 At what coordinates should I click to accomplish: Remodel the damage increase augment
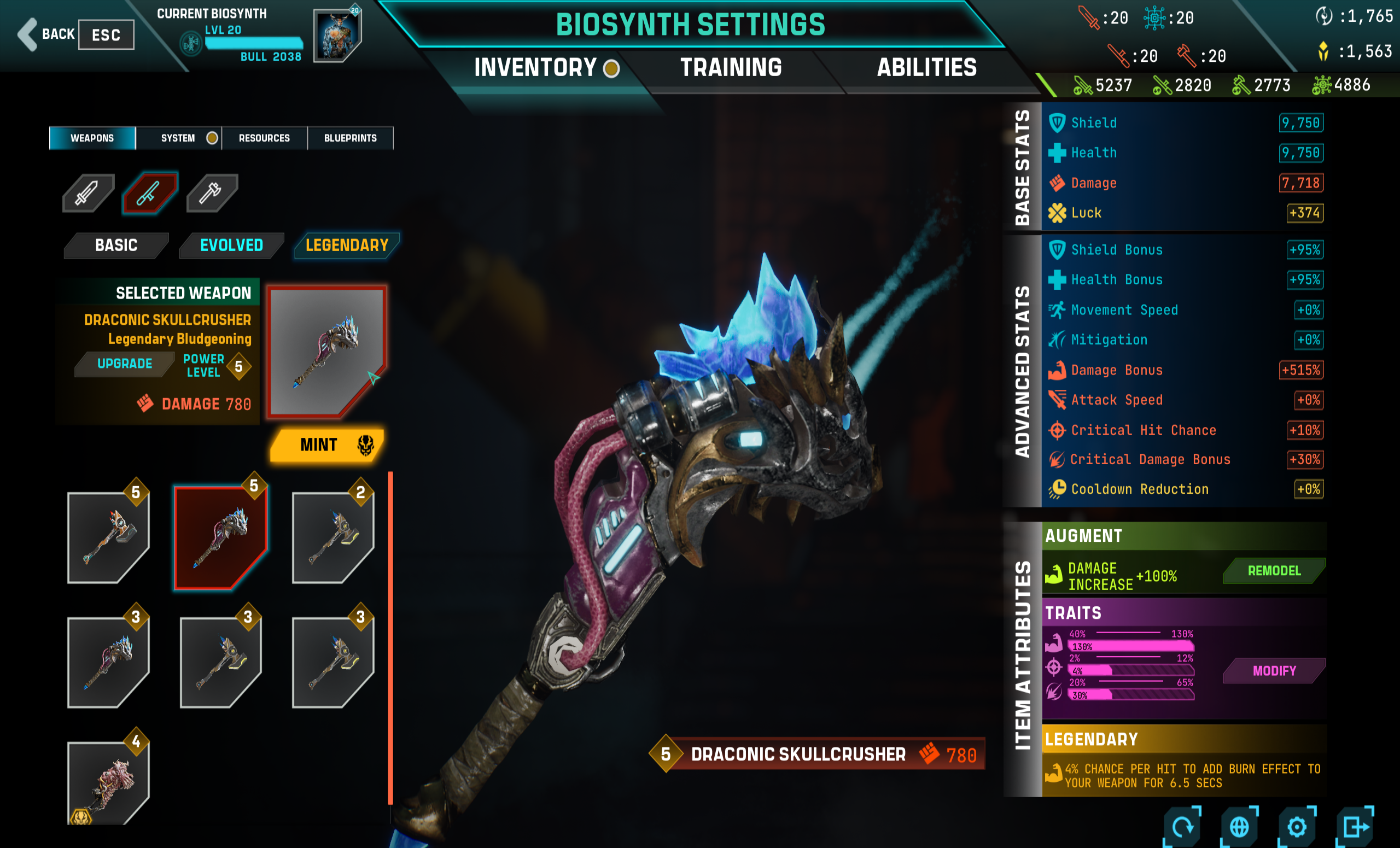[1273, 571]
